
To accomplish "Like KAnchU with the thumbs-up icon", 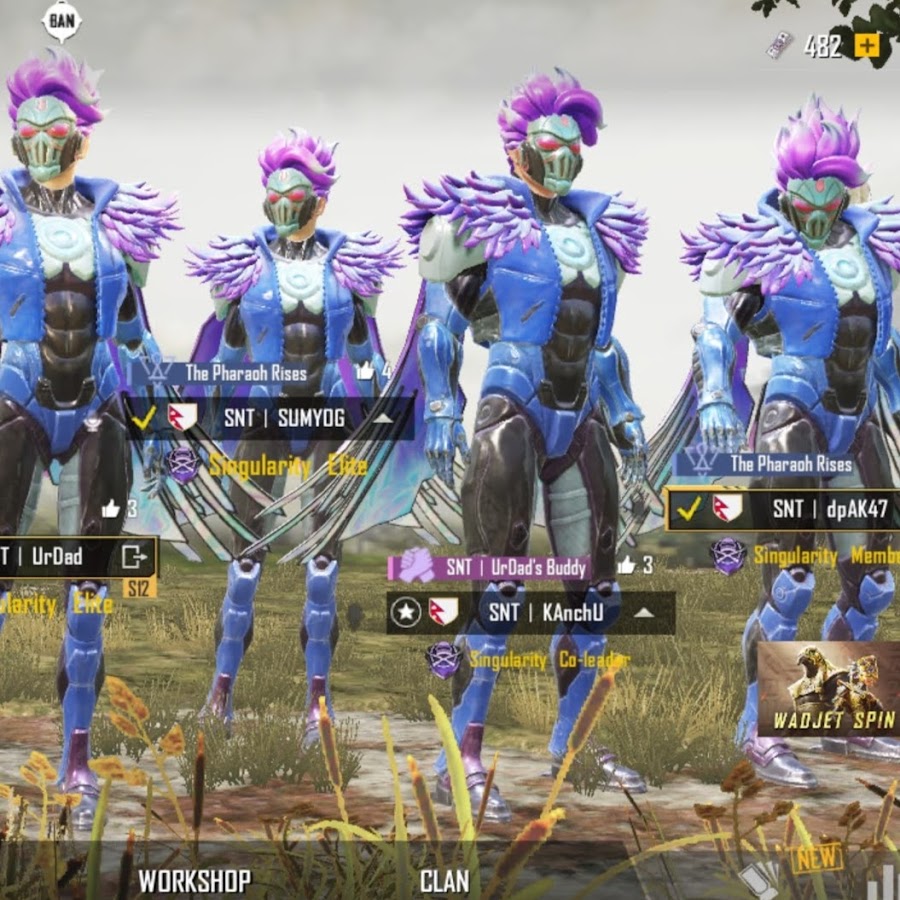I will [x=627, y=566].
